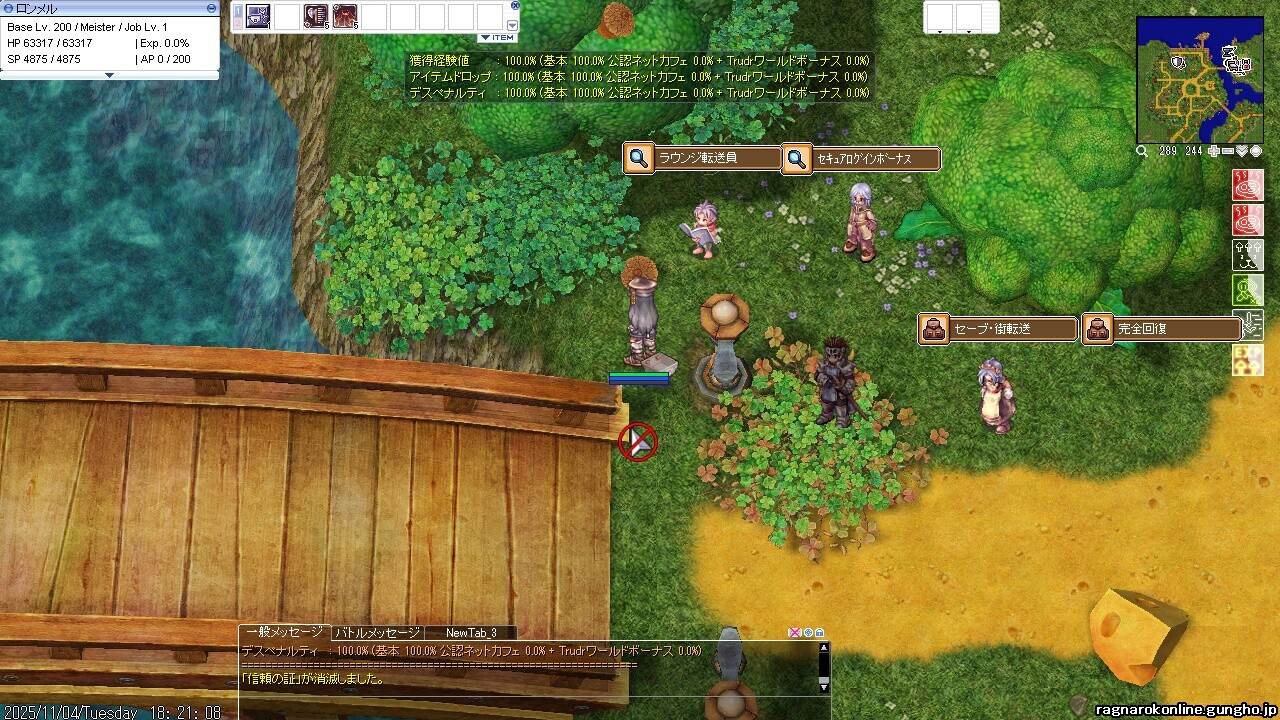Click the EXP boost status icon
Screen dimensions: 1280x720
click(x=1248, y=360)
